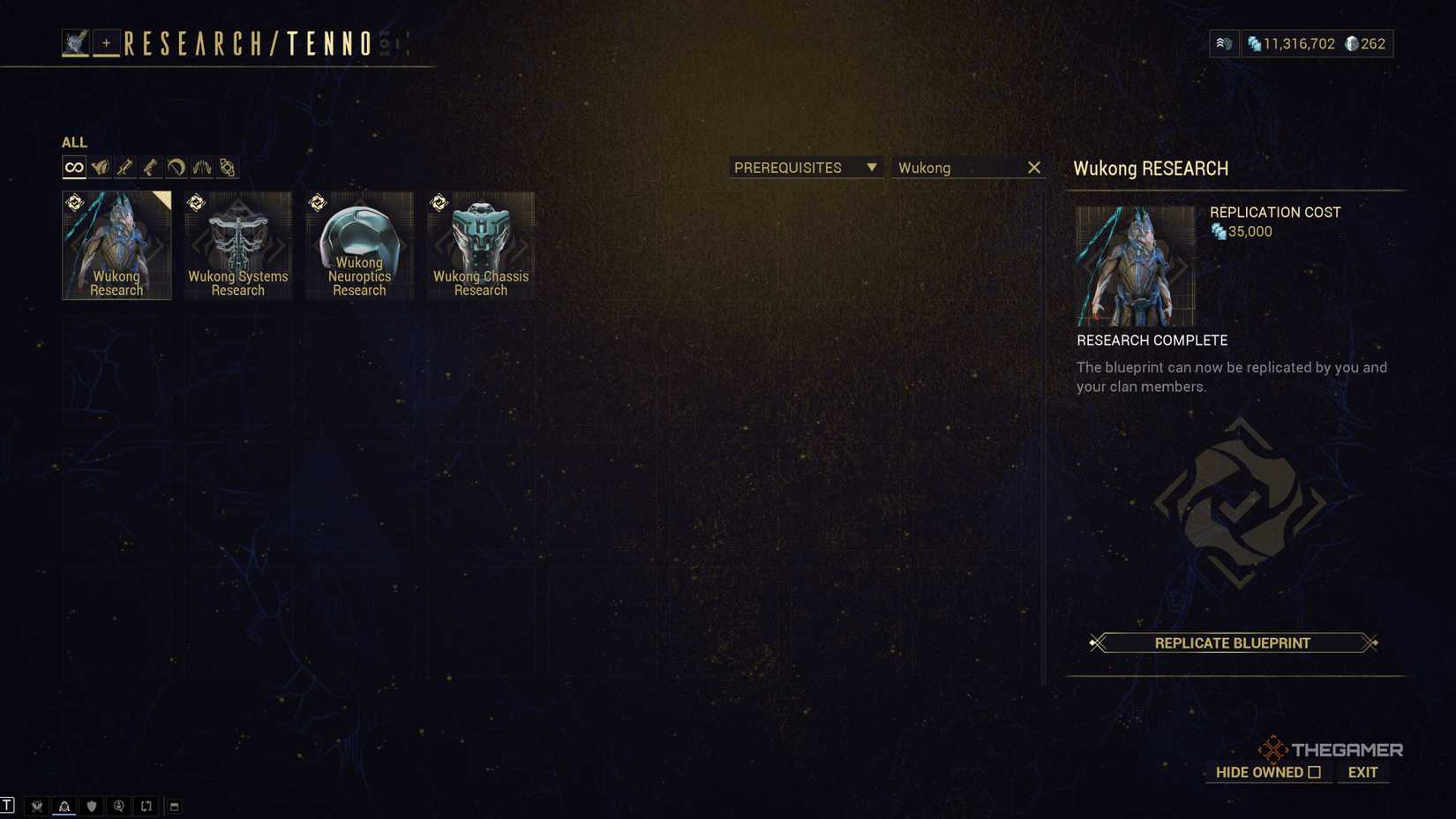
Task: Select the secondary weapons filter icon
Action: [124, 166]
